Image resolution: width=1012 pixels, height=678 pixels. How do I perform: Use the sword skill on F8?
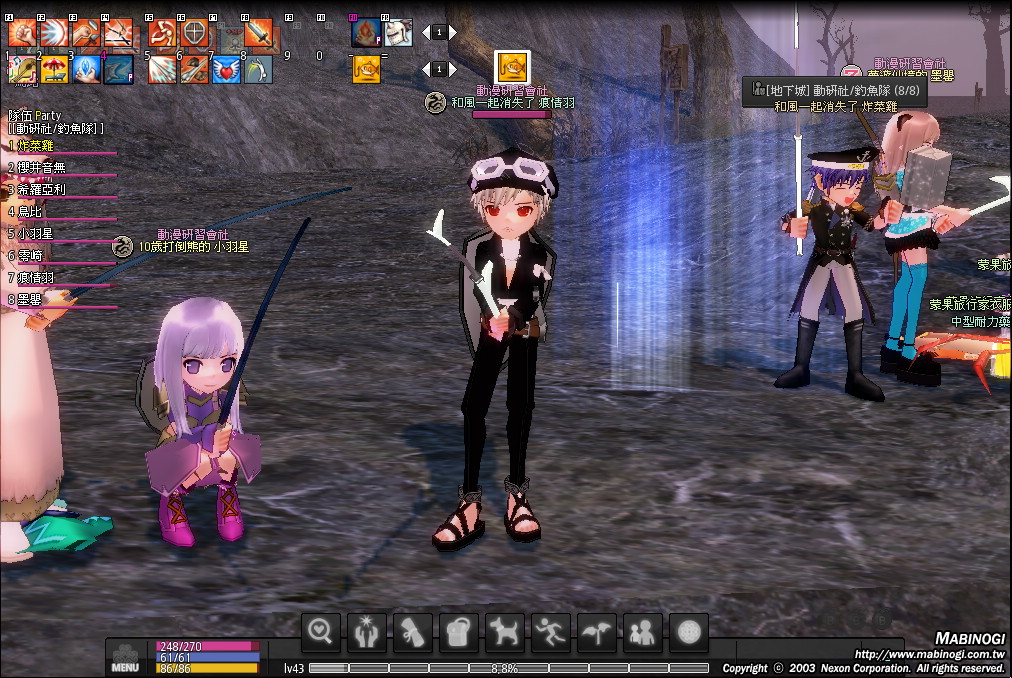258,33
